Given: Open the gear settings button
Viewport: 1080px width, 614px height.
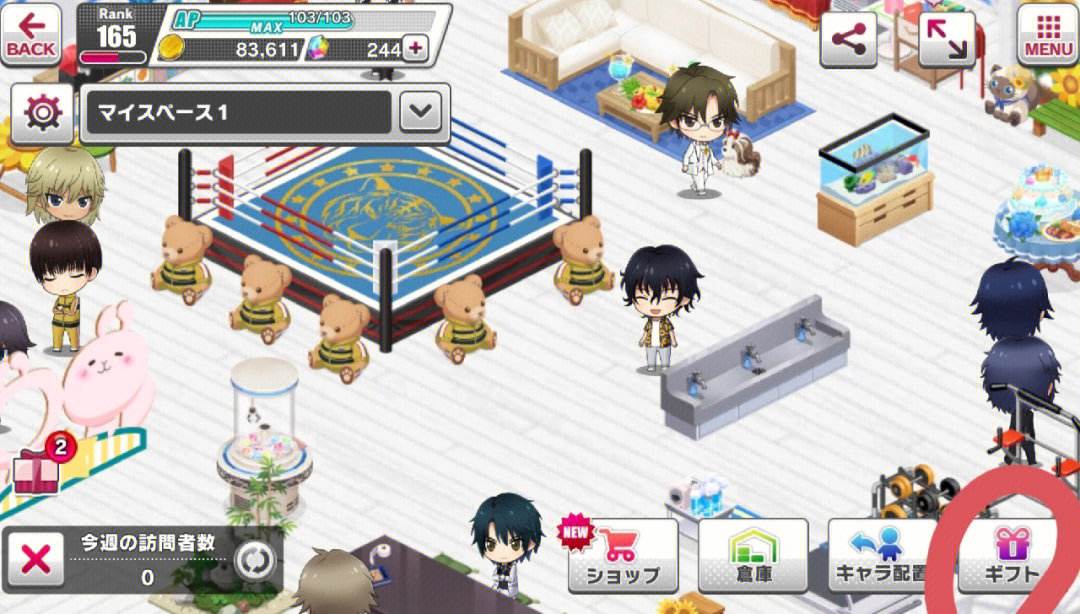Looking at the screenshot, I should coord(42,113).
